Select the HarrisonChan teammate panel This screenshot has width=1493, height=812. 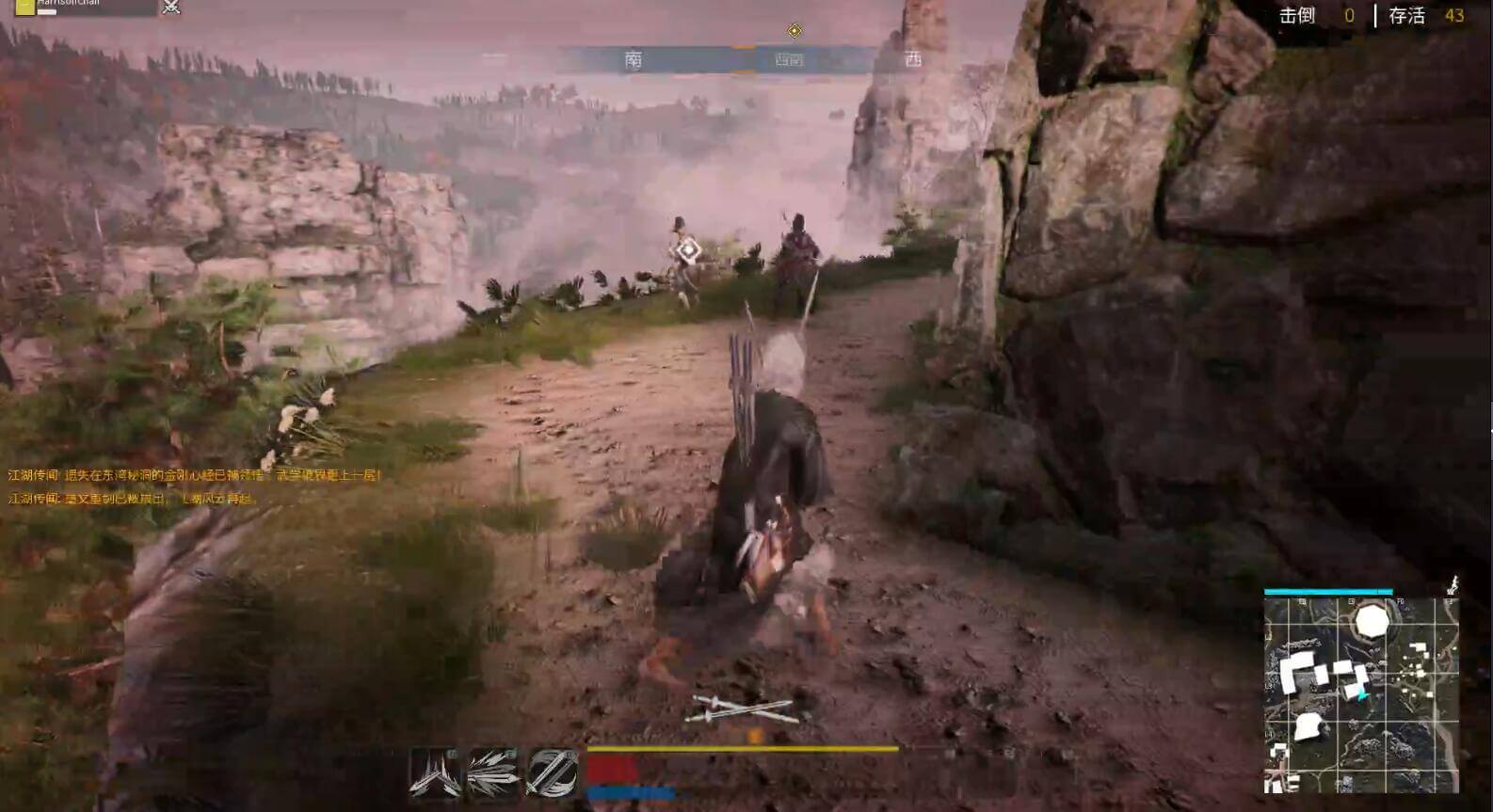[85, 8]
